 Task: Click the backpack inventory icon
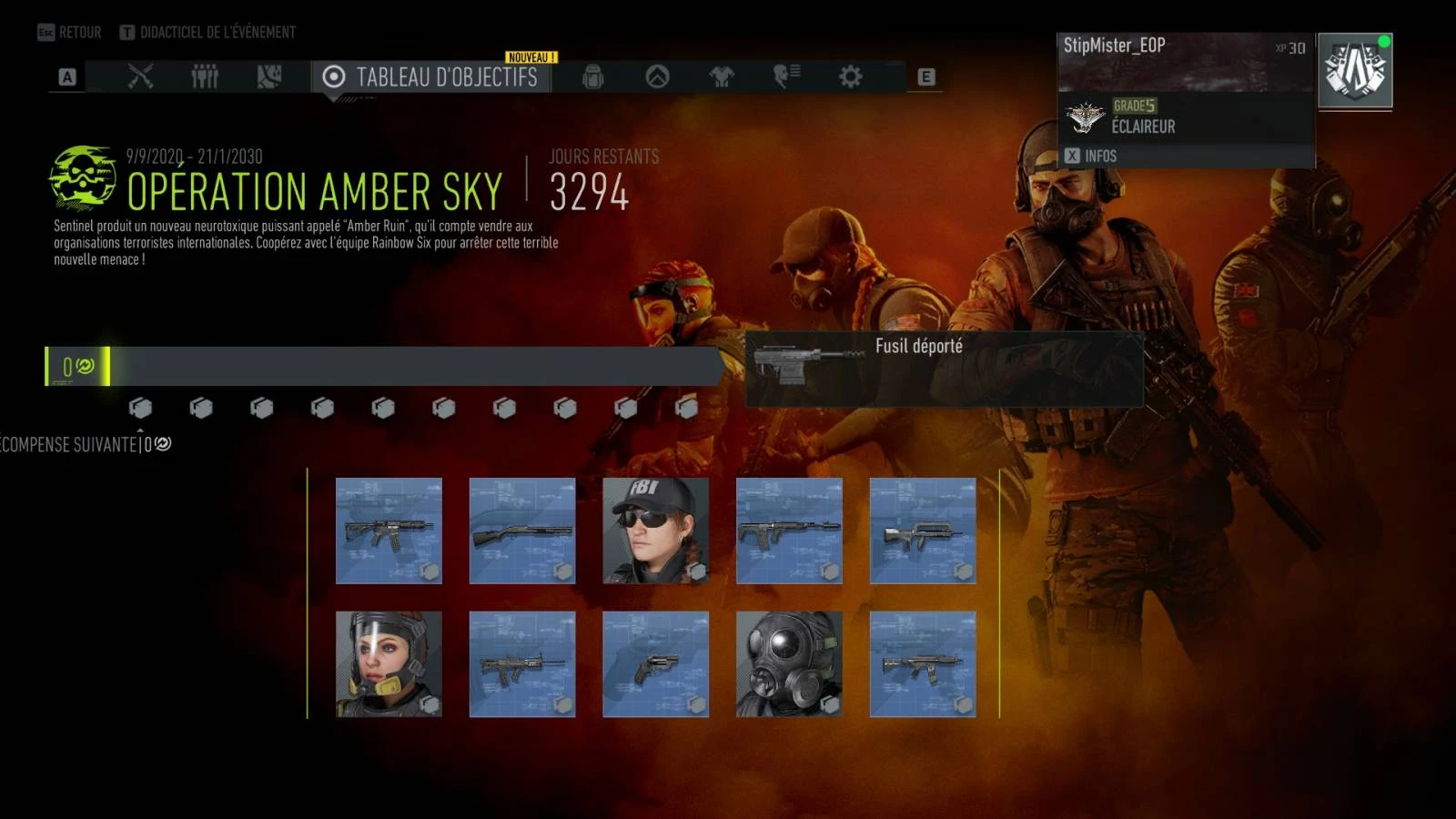pos(591,76)
